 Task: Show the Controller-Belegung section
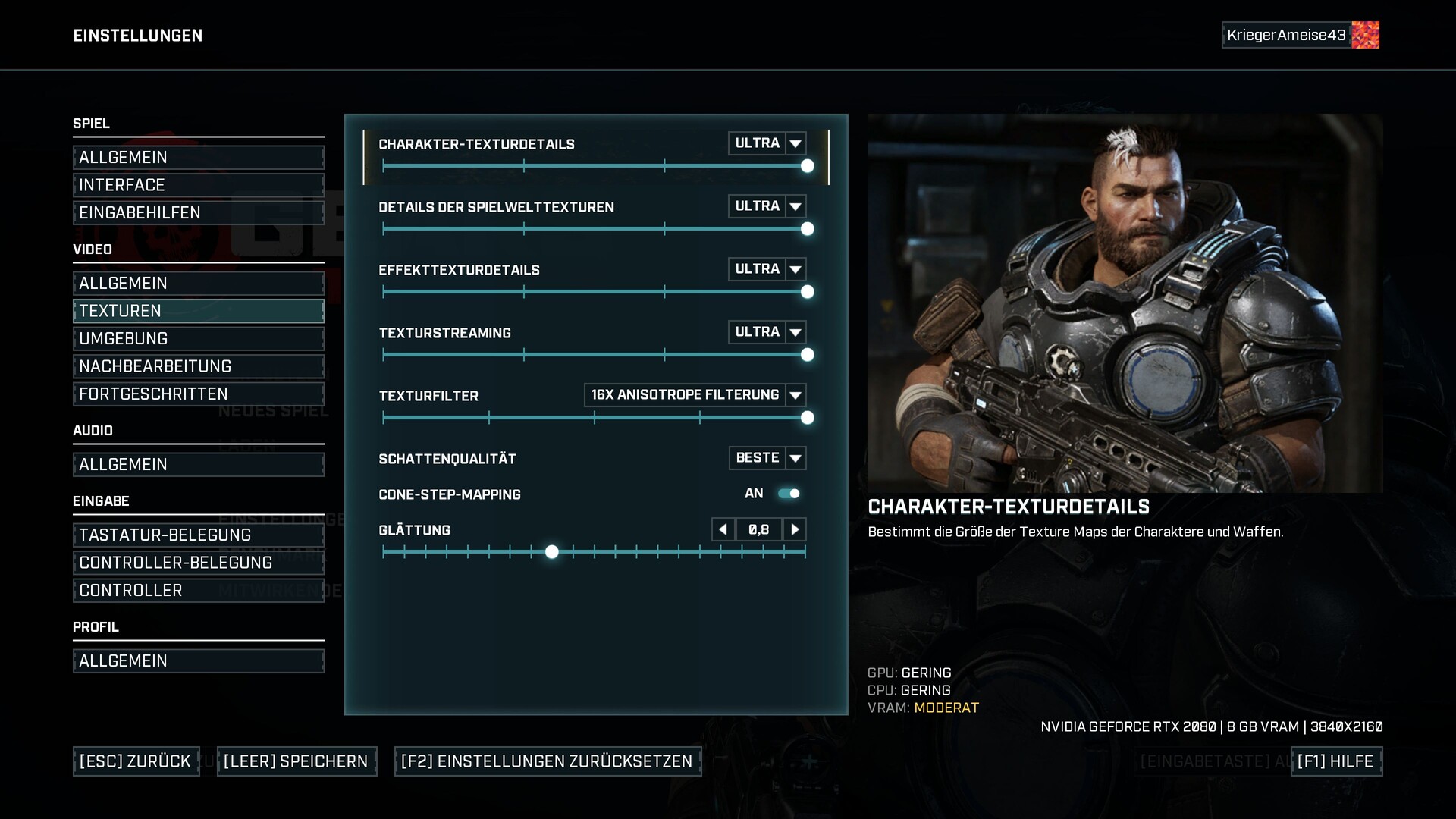point(199,563)
